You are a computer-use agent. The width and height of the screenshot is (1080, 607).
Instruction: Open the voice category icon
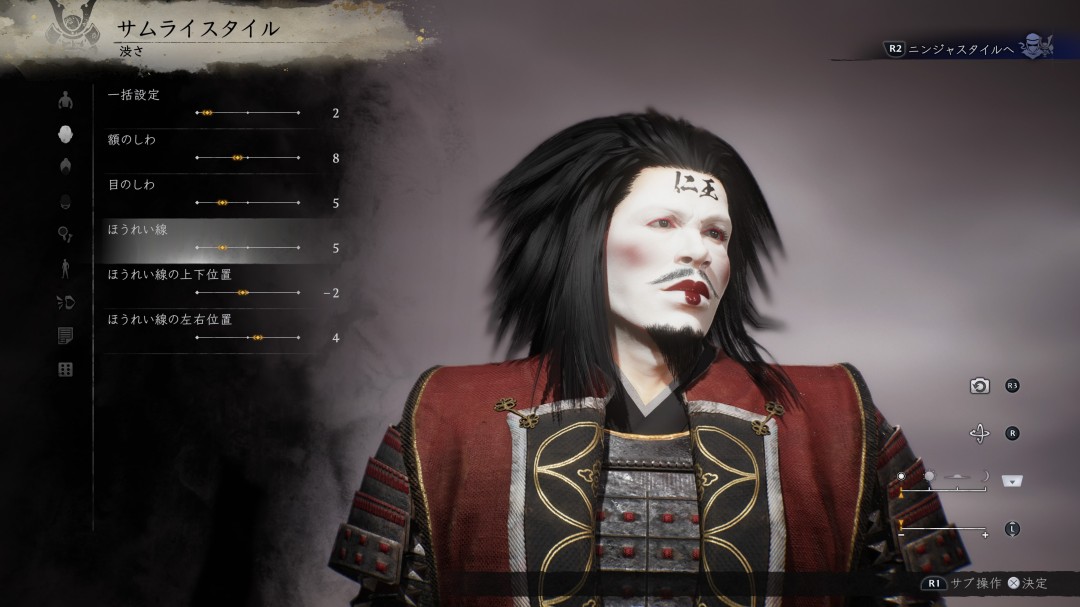(x=66, y=302)
